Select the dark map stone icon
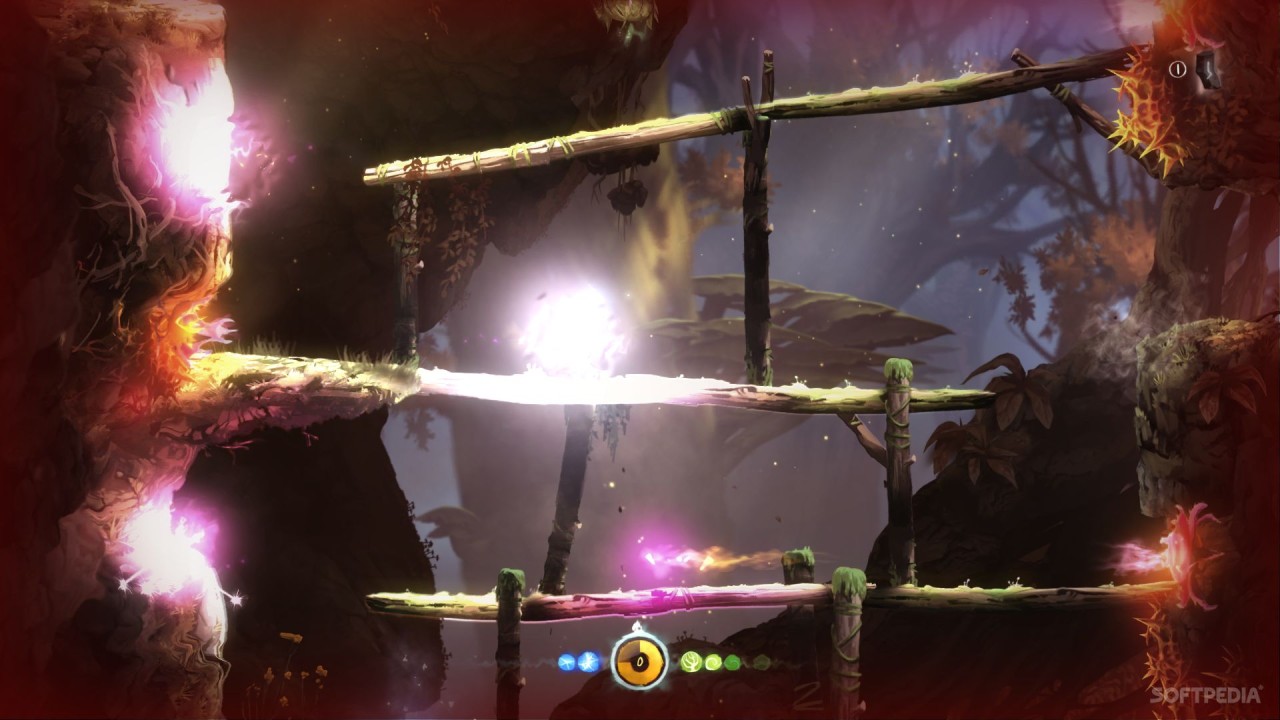The height and width of the screenshot is (720, 1280). pyautogui.click(x=1208, y=69)
